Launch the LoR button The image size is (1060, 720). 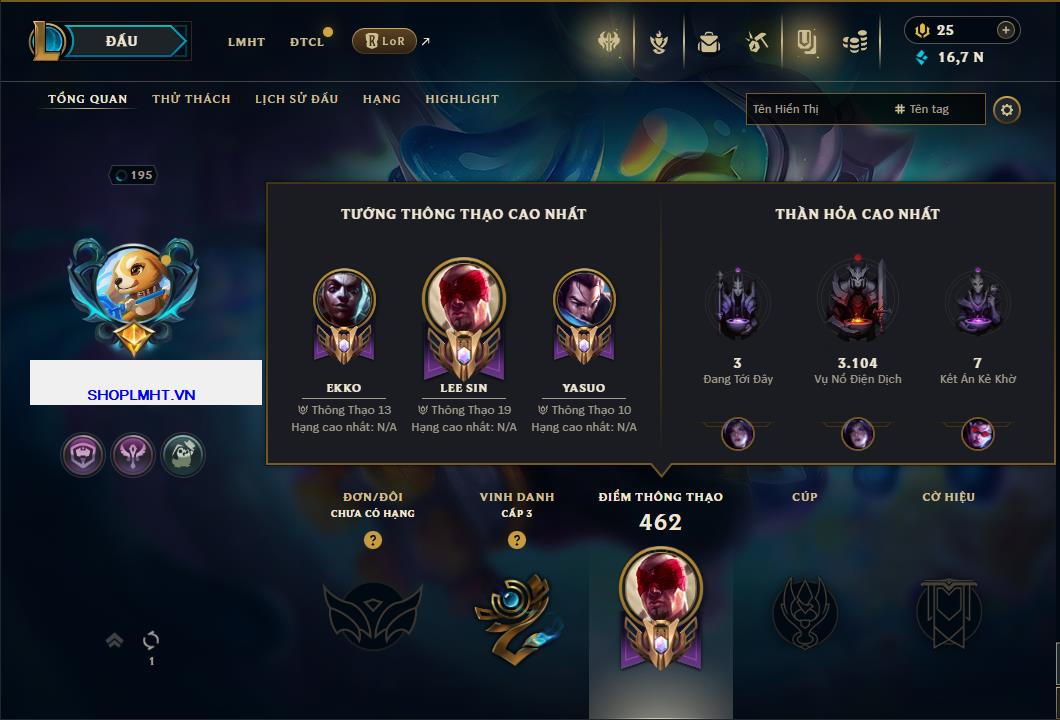coord(384,41)
